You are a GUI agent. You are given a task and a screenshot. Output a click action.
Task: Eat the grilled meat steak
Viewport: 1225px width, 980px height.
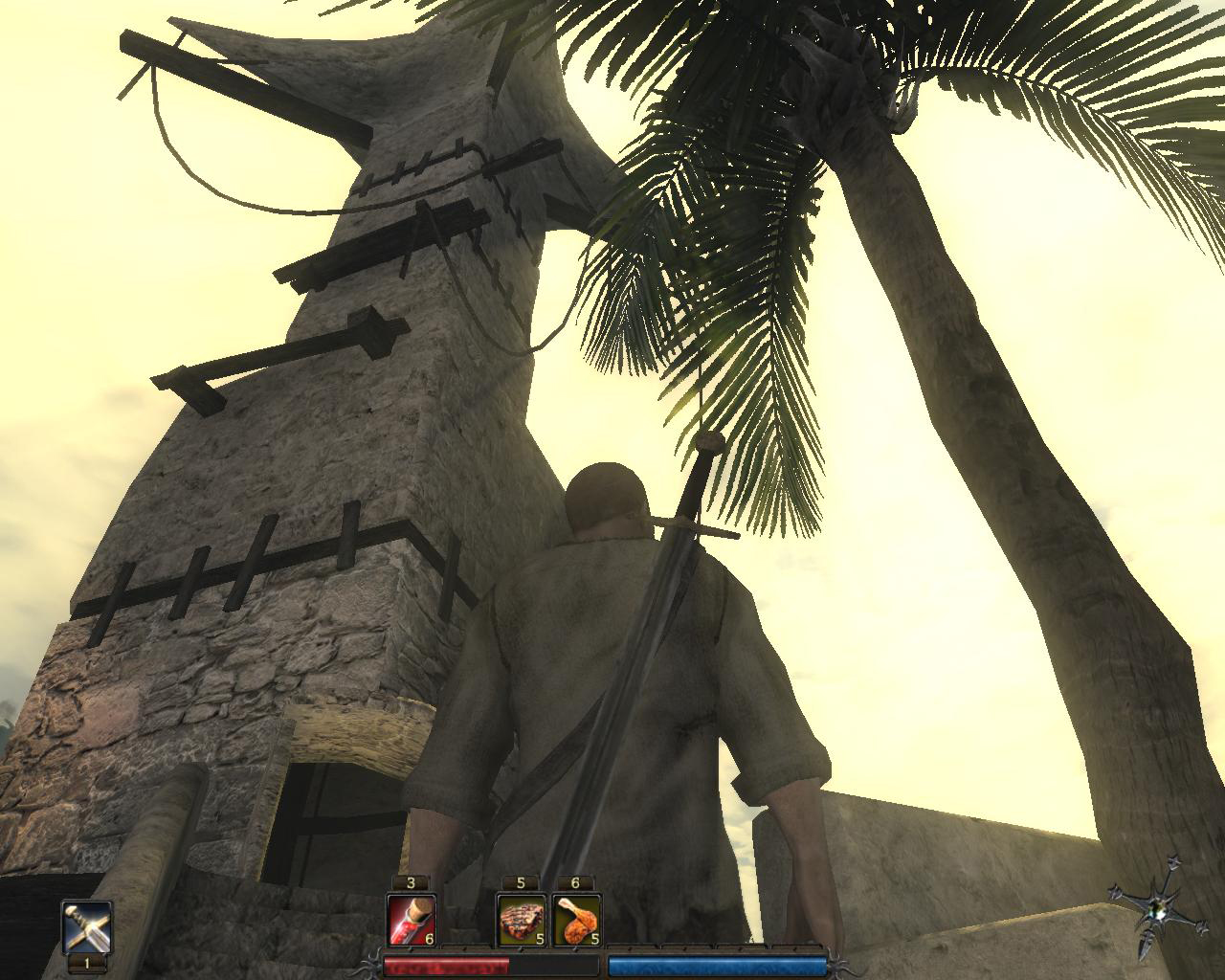click(522, 920)
